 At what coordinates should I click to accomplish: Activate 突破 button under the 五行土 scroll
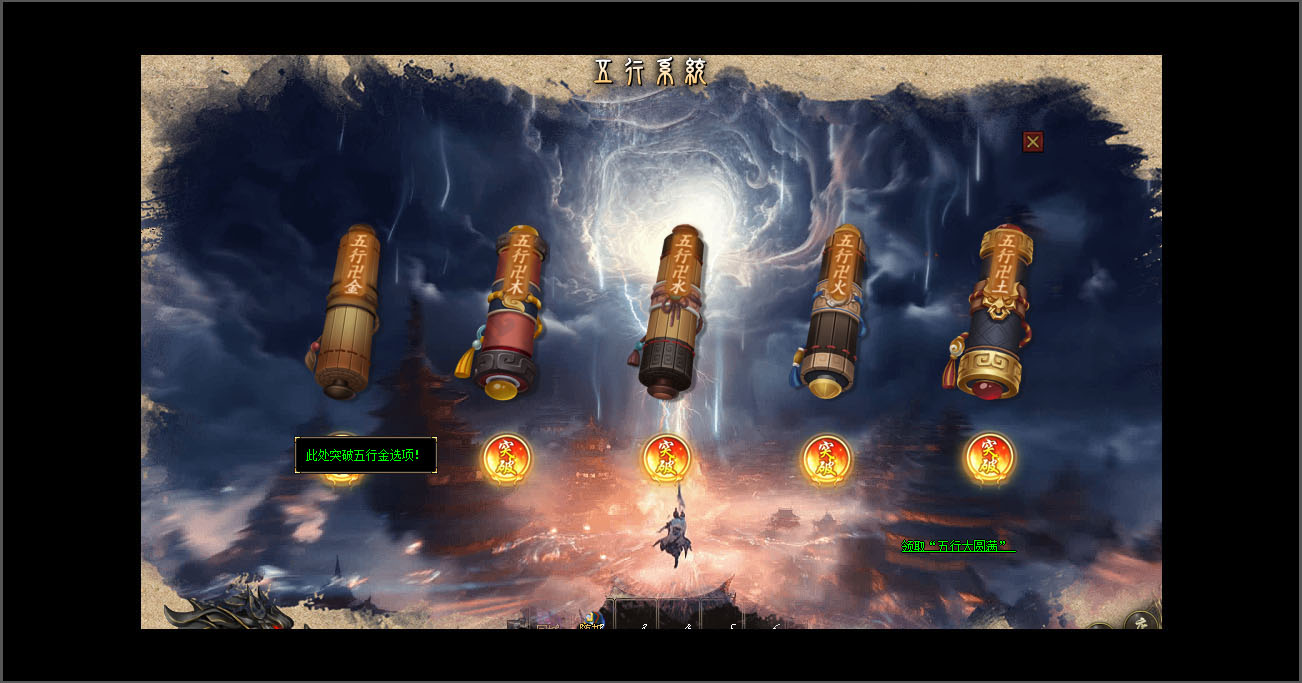(x=989, y=459)
